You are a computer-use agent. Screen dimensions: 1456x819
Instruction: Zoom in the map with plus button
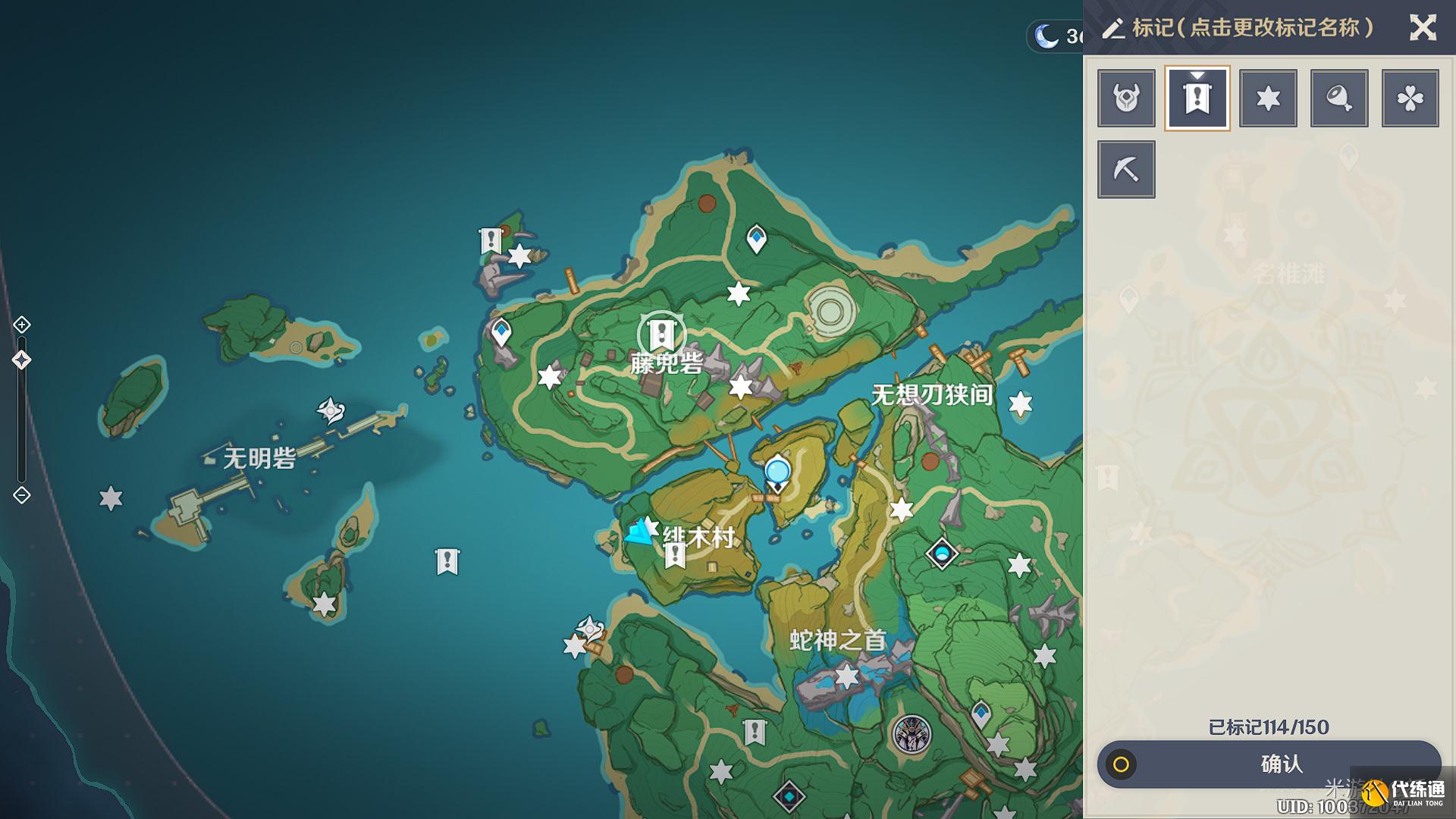[22, 325]
